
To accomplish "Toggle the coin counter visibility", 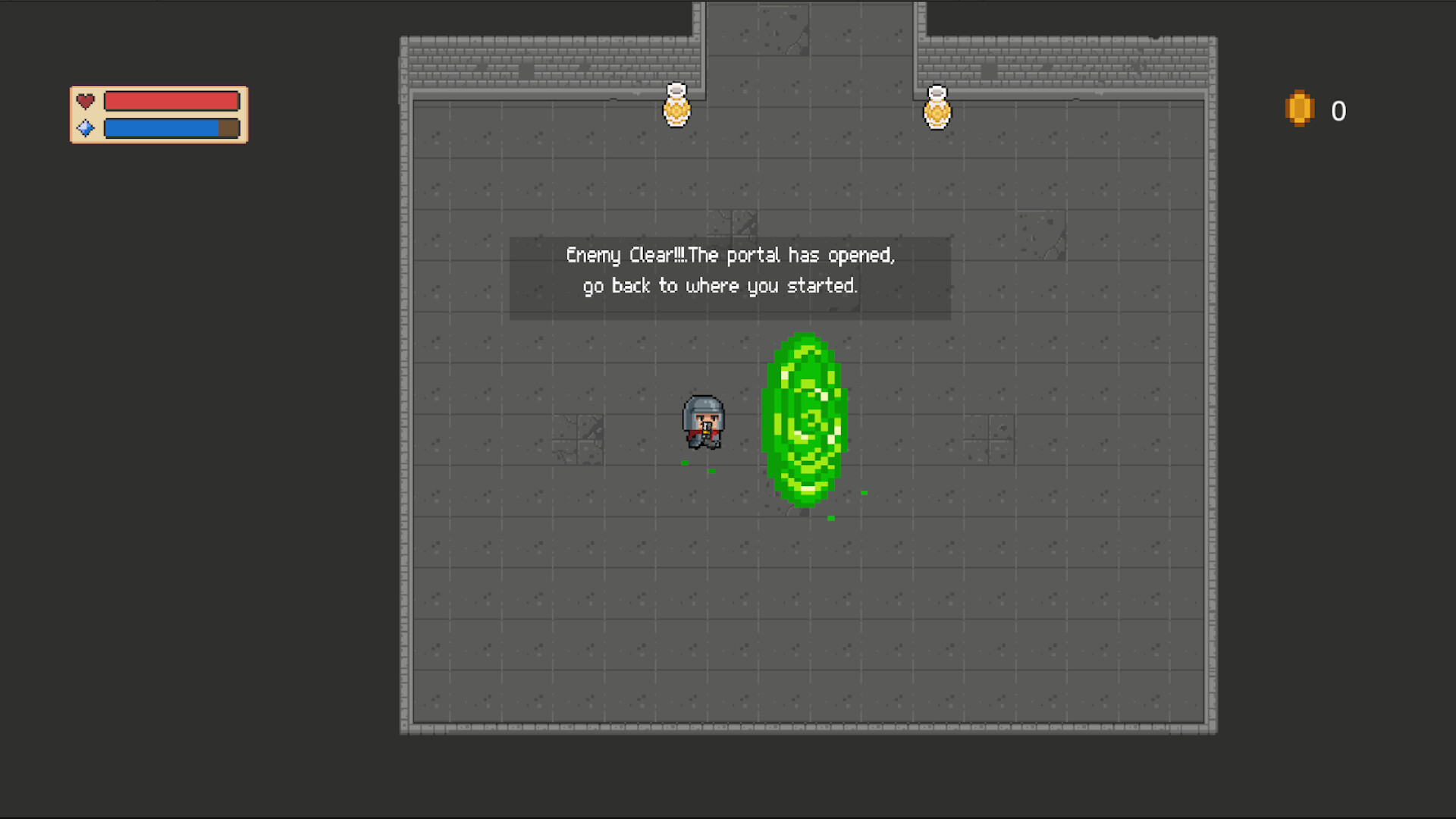I will 1338,110.
